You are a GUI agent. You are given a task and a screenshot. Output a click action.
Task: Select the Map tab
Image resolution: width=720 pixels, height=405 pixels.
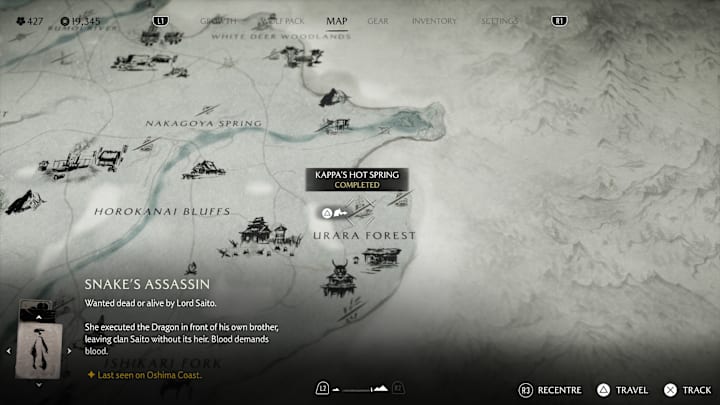pos(337,20)
